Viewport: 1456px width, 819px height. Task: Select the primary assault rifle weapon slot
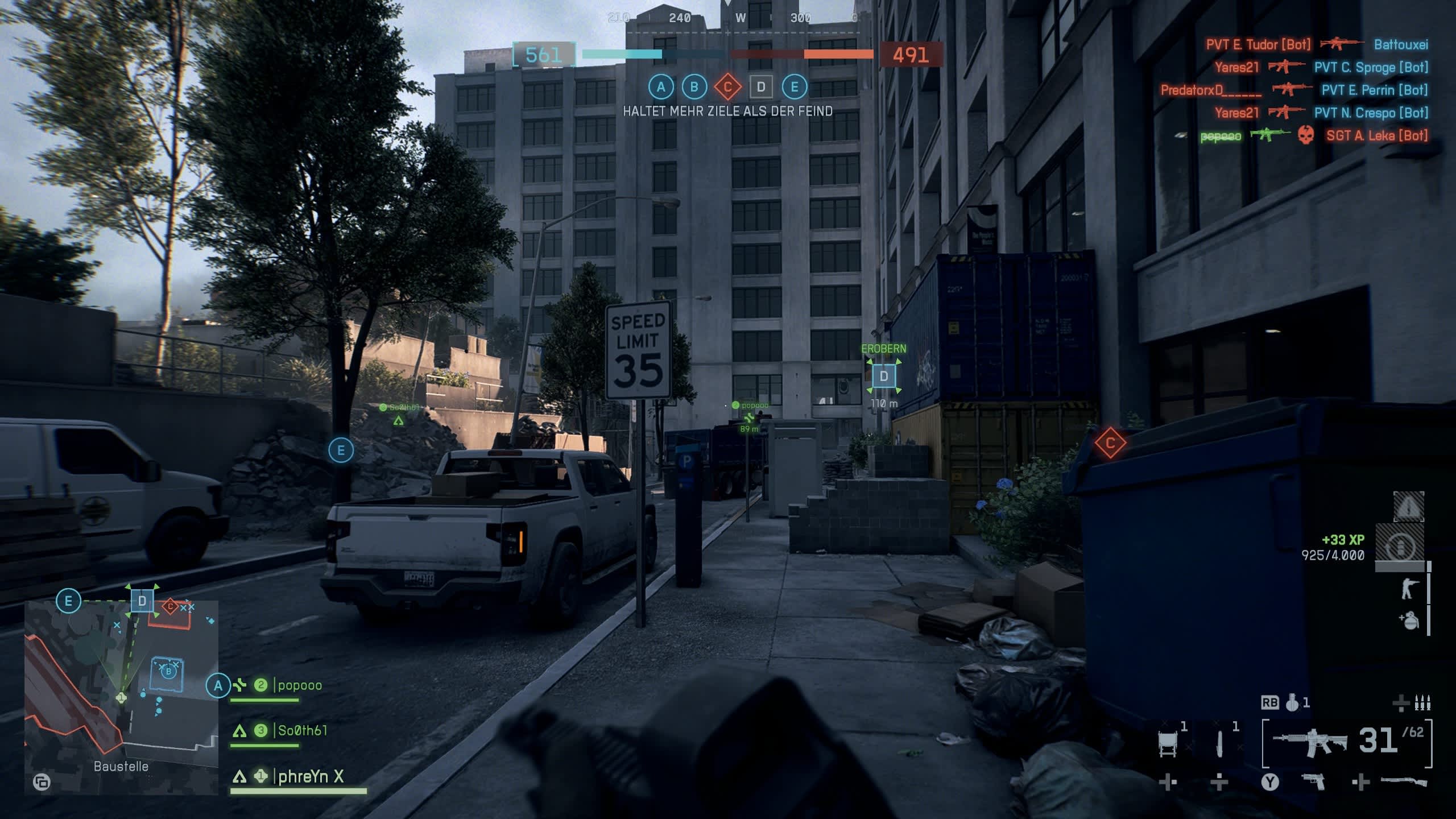point(1309,742)
